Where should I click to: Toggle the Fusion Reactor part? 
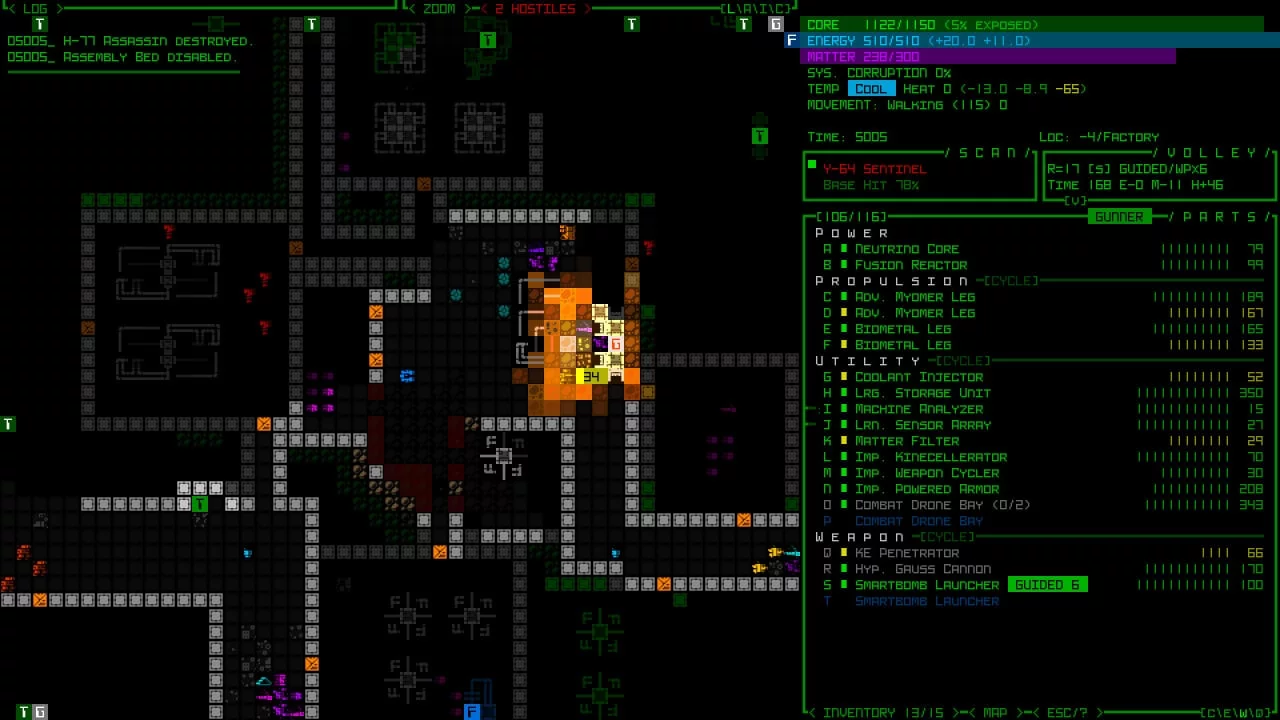point(910,265)
